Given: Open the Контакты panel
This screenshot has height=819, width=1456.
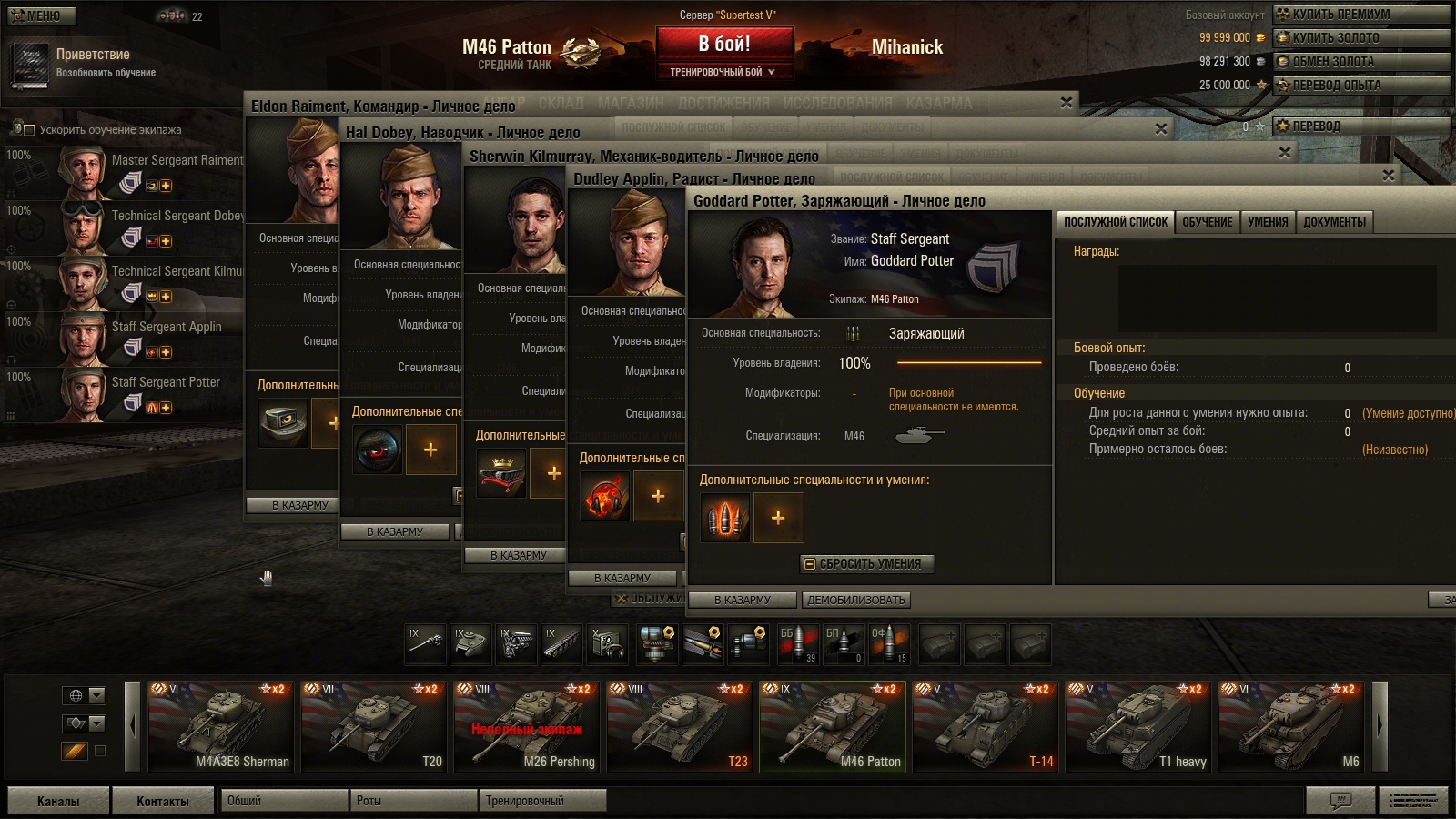Looking at the screenshot, I should 163,801.
